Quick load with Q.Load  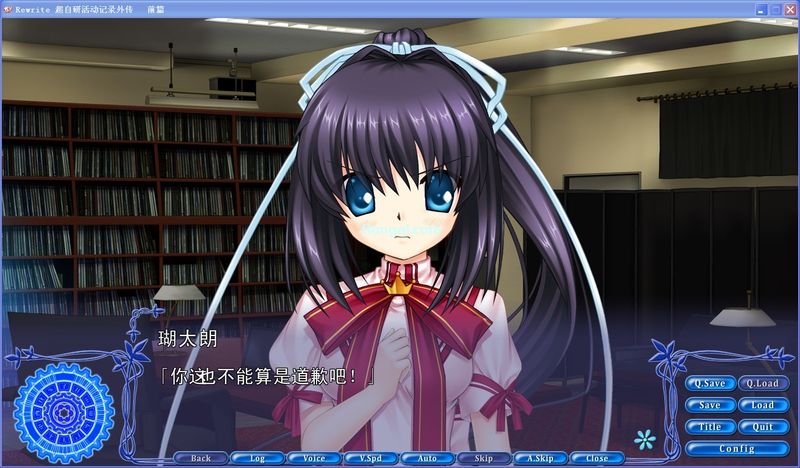(762, 383)
